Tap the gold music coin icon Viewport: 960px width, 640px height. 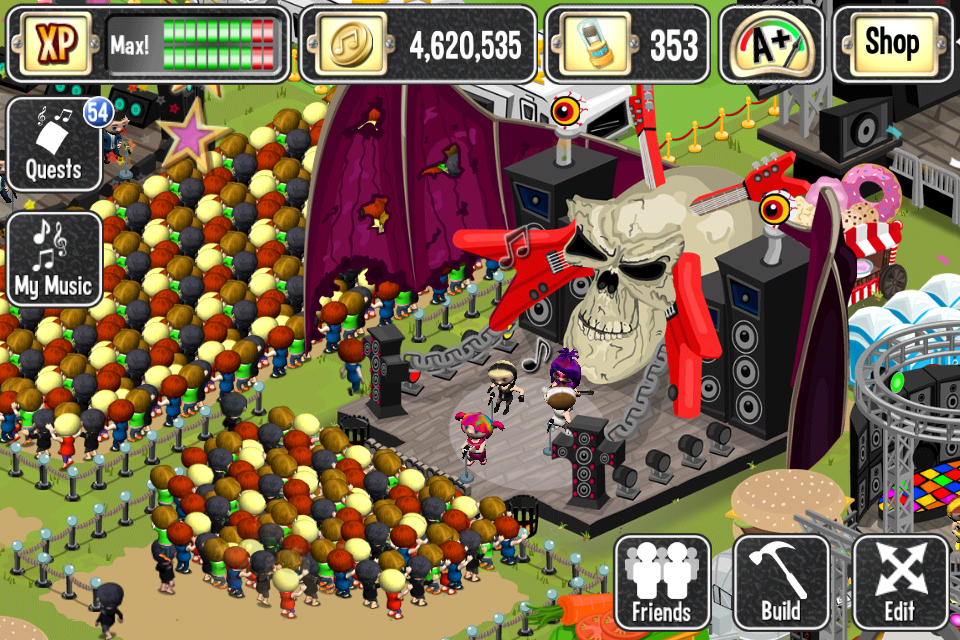pos(345,45)
